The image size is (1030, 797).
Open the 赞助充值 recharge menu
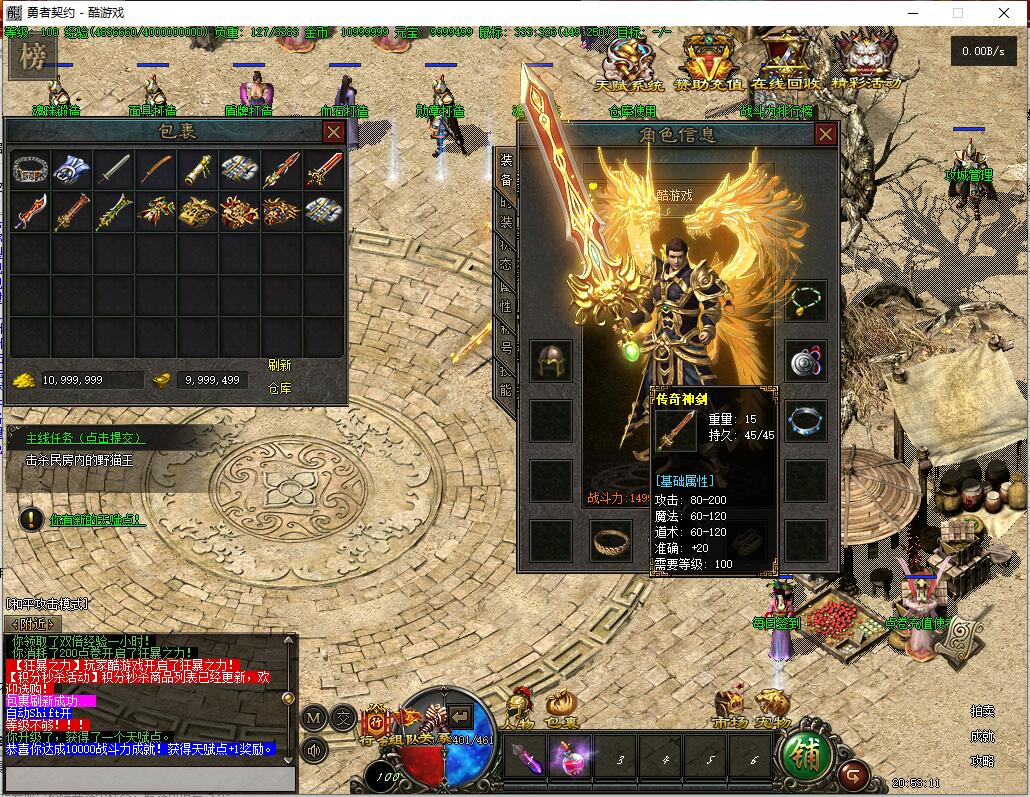(708, 62)
